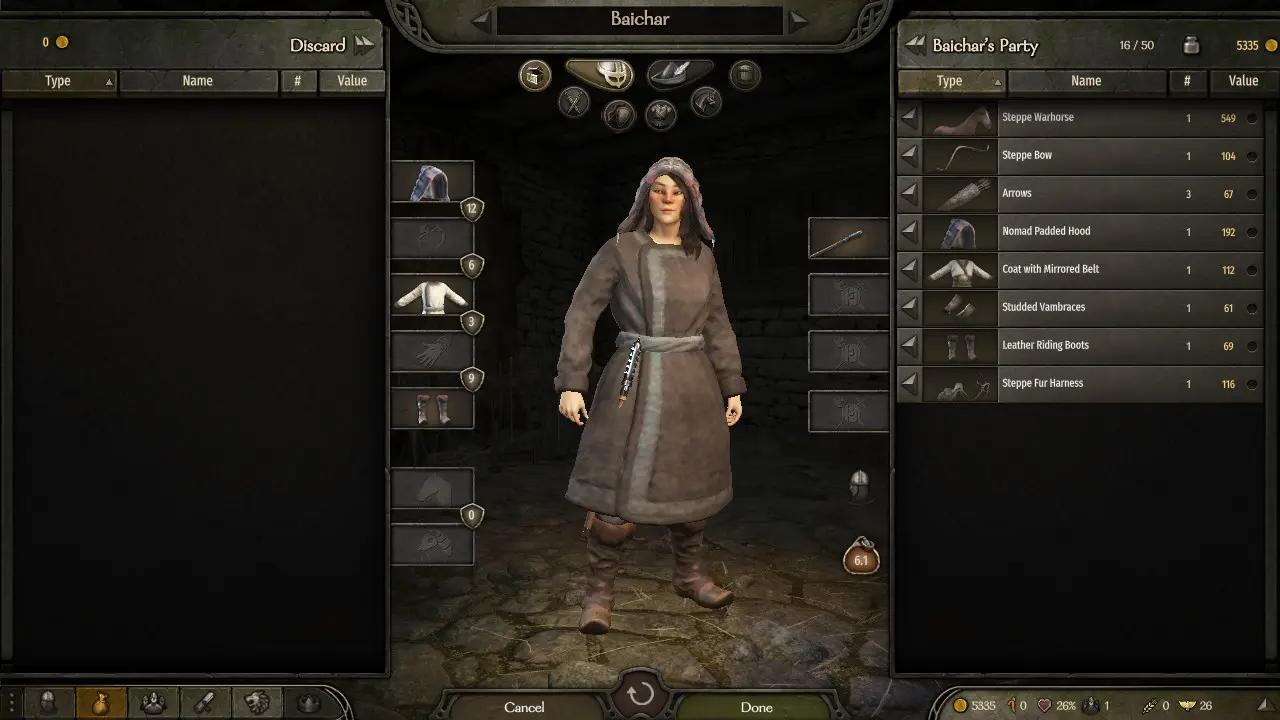Click the Discard button above the left panel

[x=318, y=45]
